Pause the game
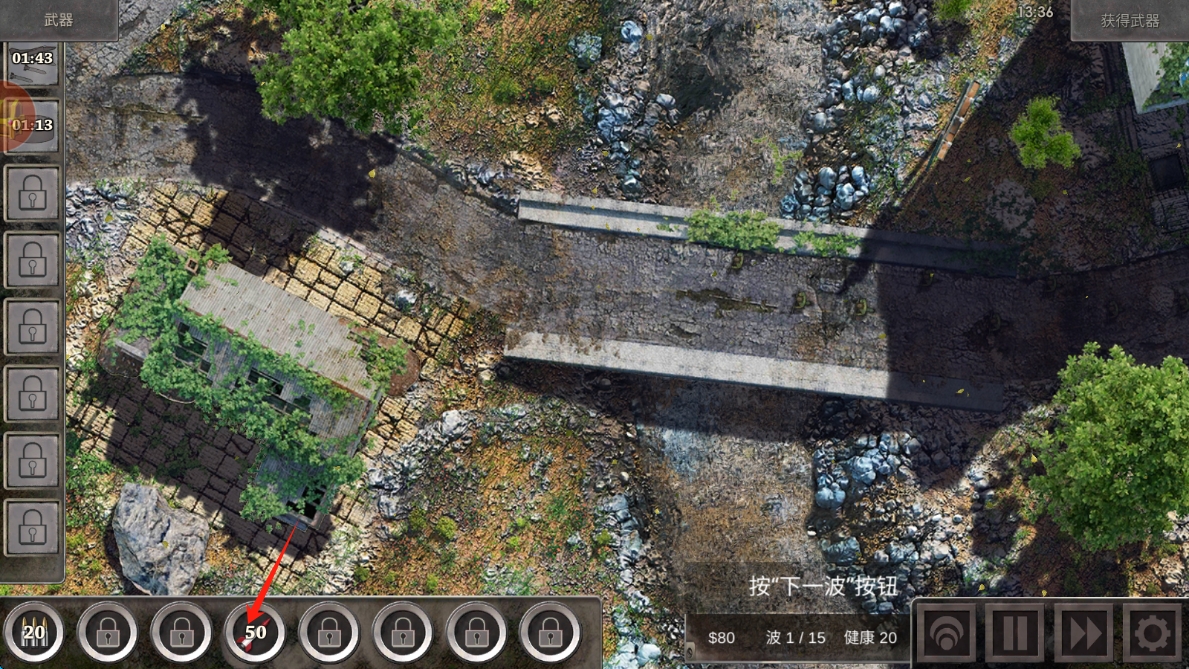The height and width of the screenshot is (669, 1189). [x=1015, y=633]
